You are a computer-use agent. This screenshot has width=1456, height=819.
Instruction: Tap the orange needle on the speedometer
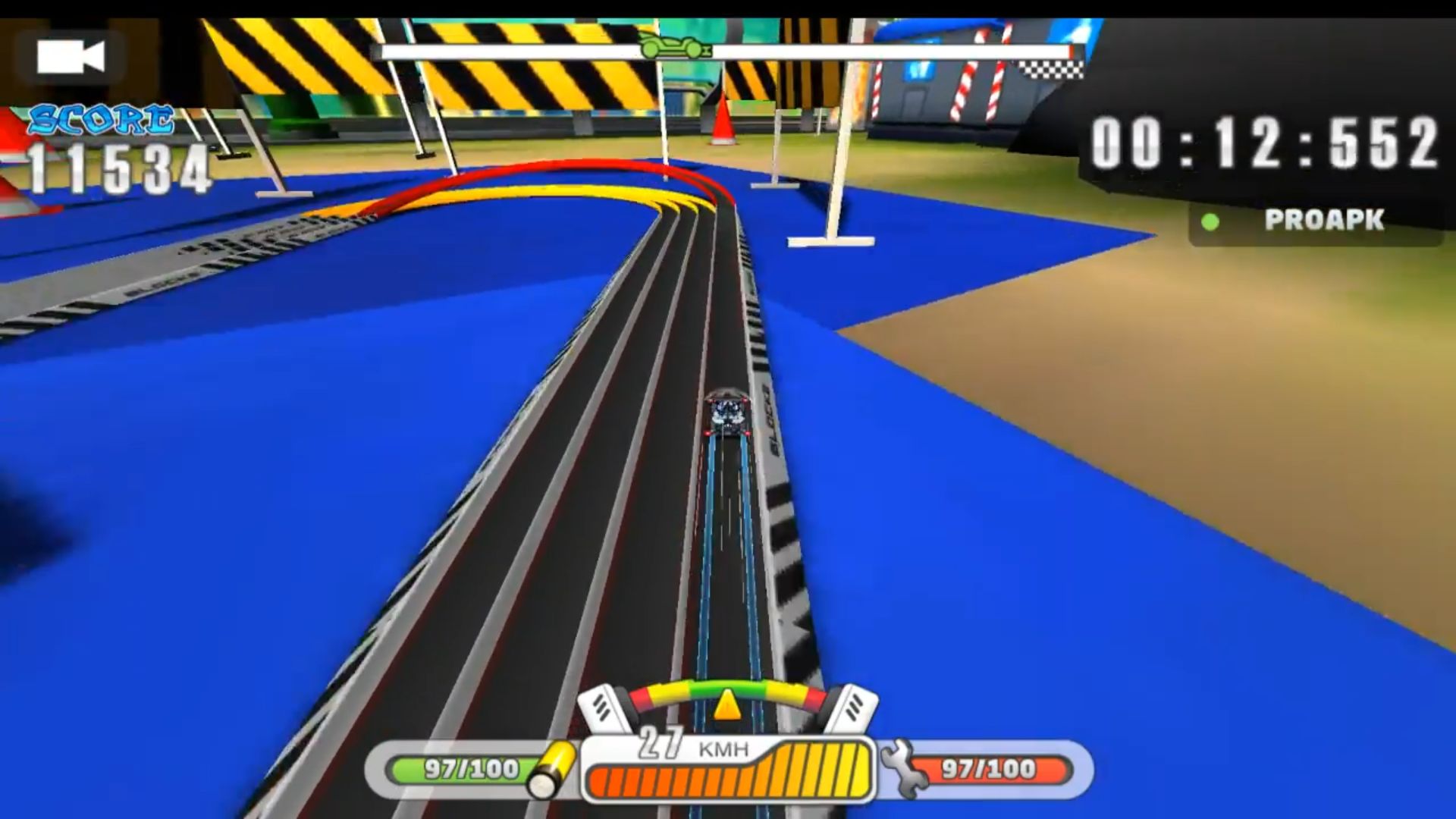(726, 705)
